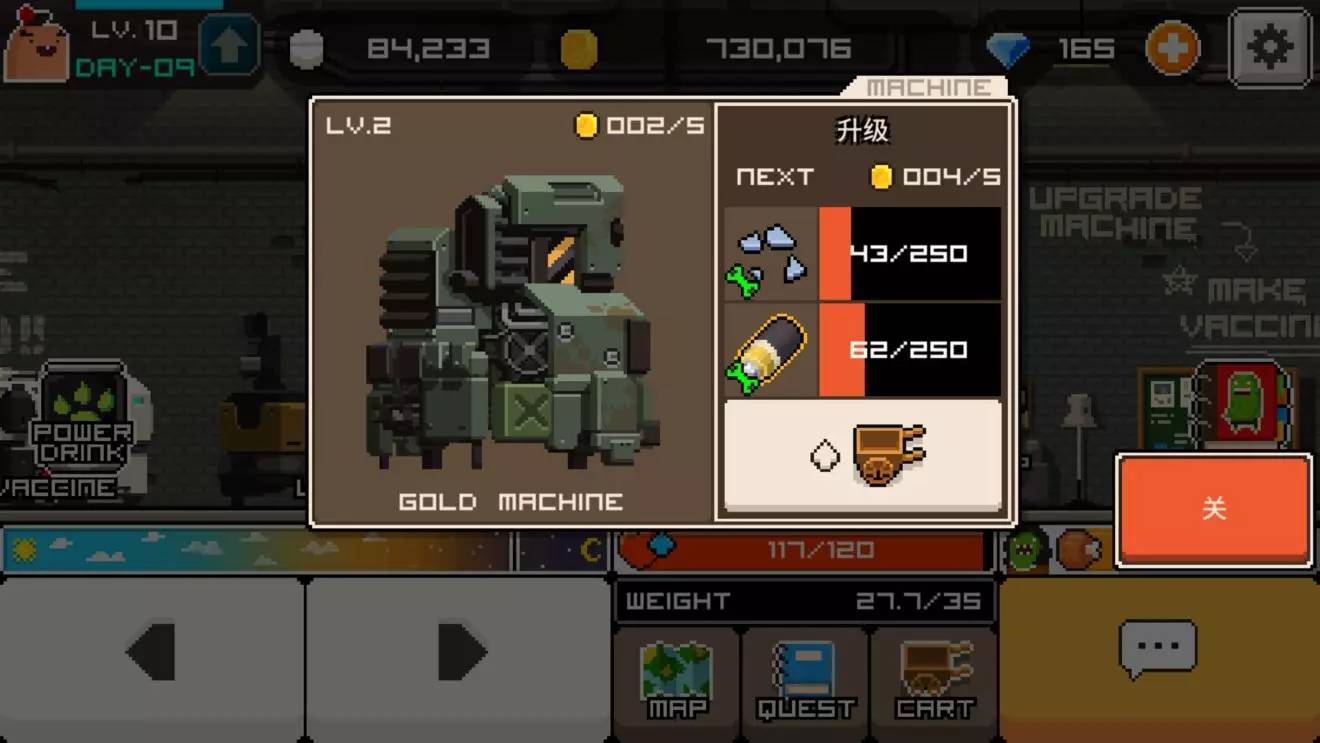Viewport: 1320px width, 743px height.
Task: Open the settings gear menu
Action: [x=1269, y=47]
